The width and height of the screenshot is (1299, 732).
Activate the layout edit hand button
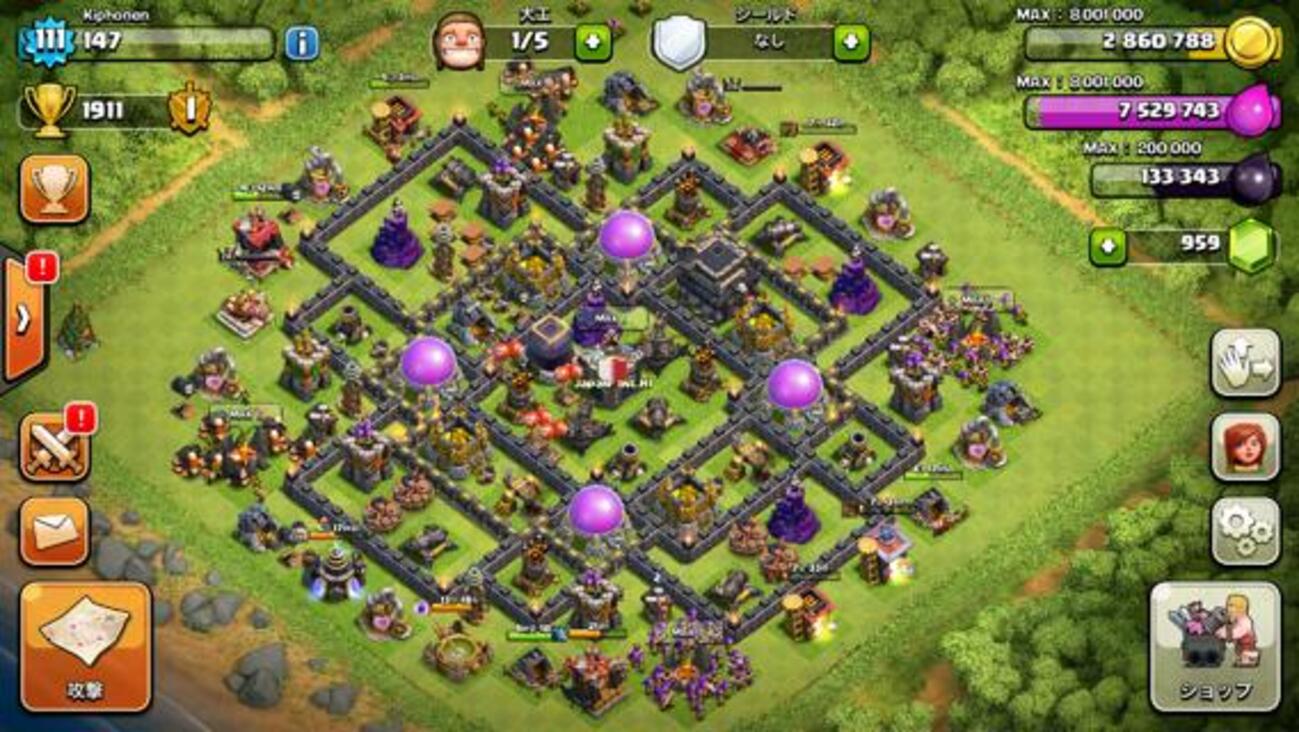coord(1245,362)
